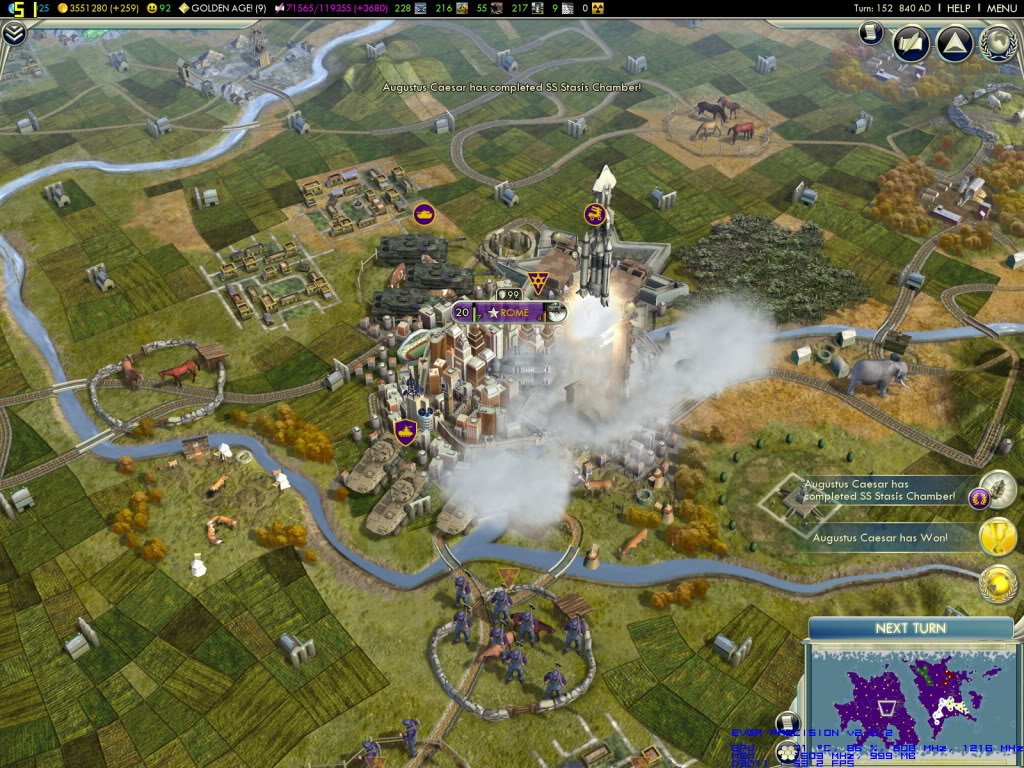
Task: Open the social policies scroll-and-quill icon
Action: point(910,43)
